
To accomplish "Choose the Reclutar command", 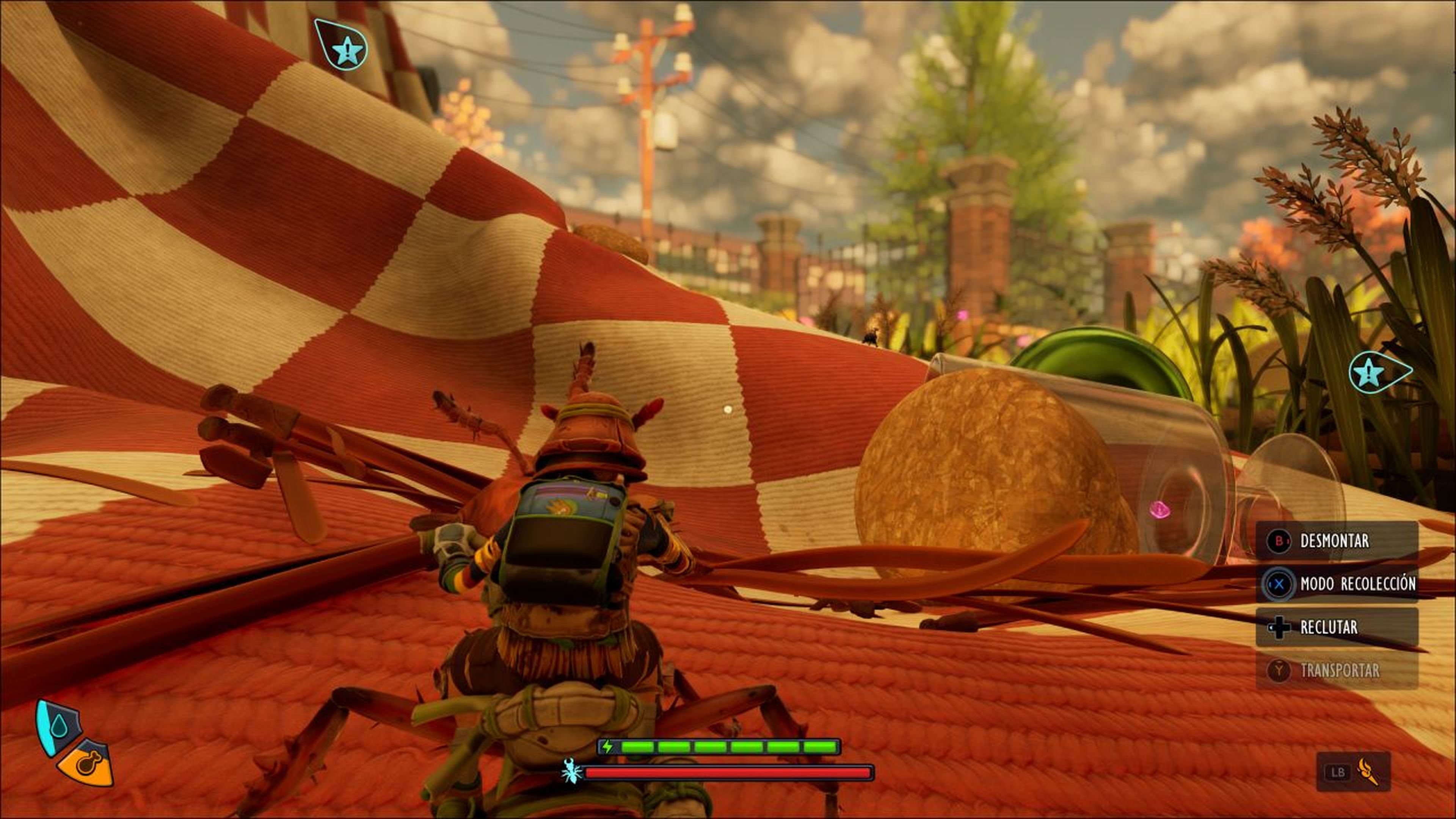I will click(1336, 627).
